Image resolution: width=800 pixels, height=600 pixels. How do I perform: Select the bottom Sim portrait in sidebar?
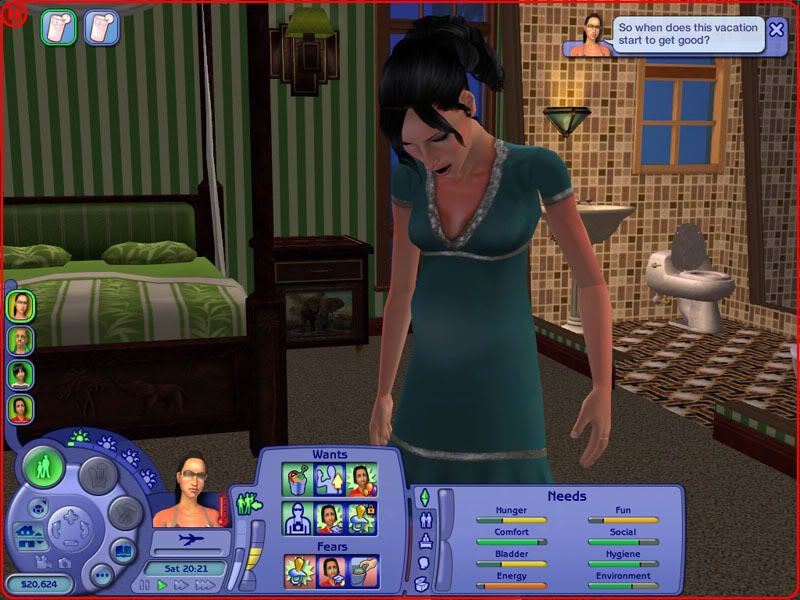[x=20, y=408]
